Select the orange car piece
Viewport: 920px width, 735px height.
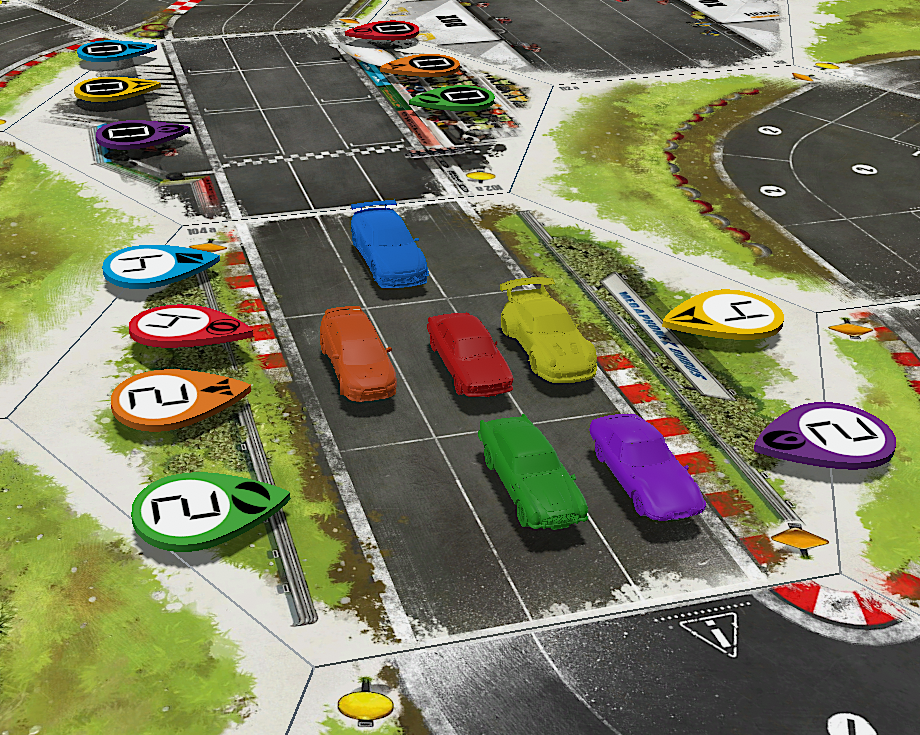[x=357, y=354]
